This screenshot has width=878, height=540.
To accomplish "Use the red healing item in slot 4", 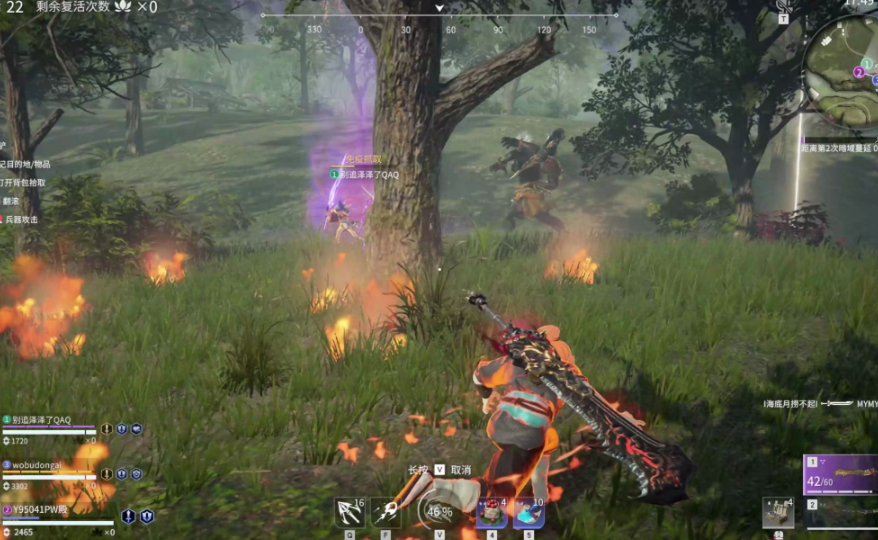I will click(490, 512).
